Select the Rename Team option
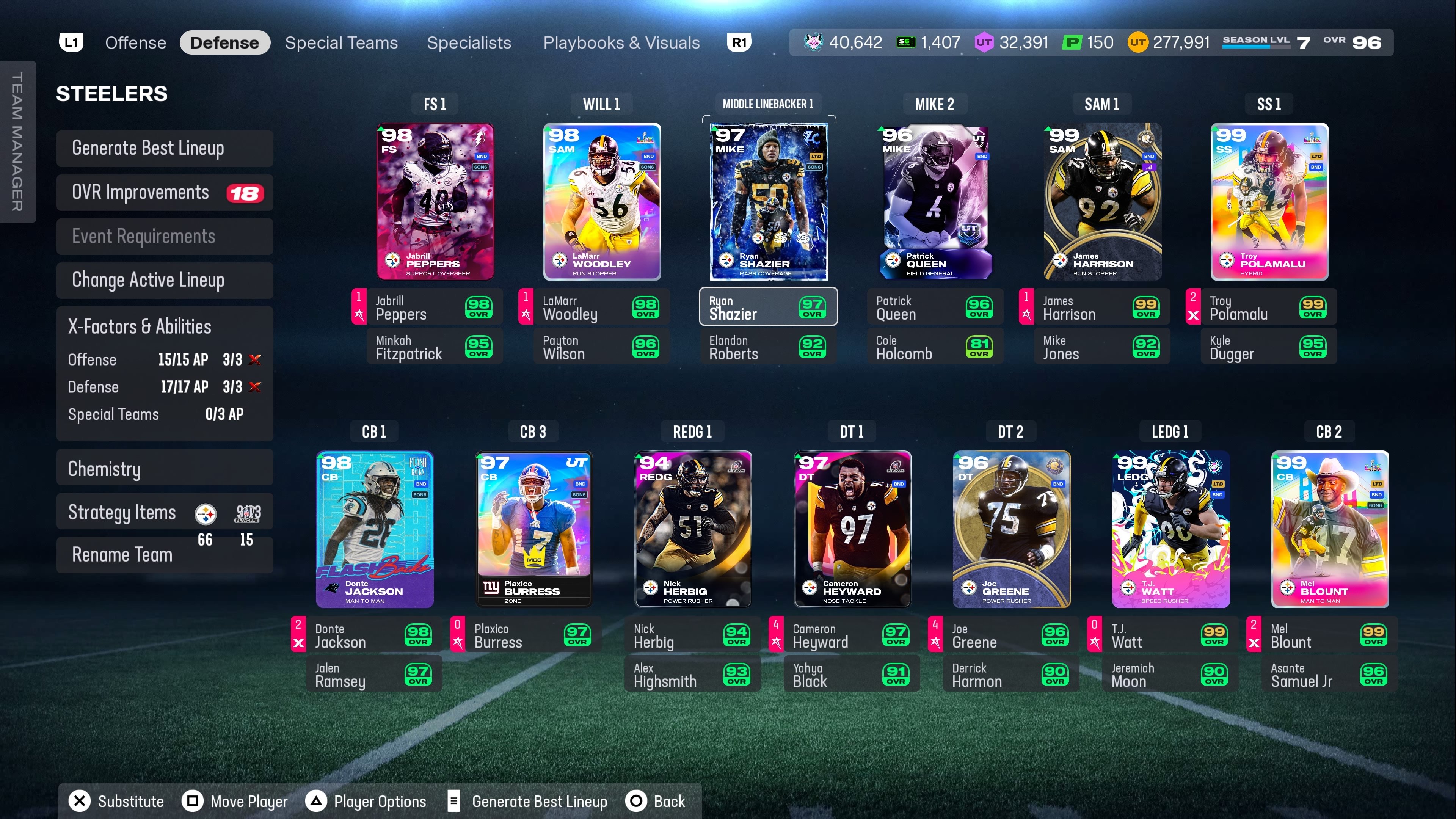Screen dimensions: 1456x819 (x=122, y=555)
